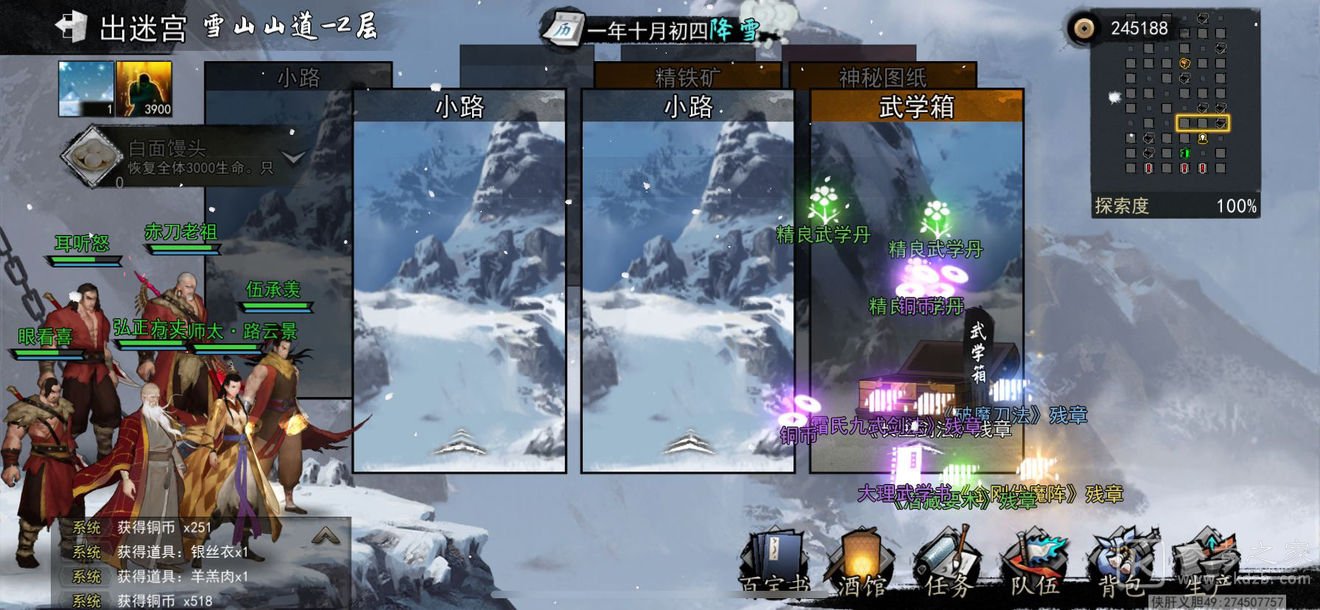Viewport: 1320px width, 610px height.
Task: Click the copper coin currency icon
Action: 1082,28
